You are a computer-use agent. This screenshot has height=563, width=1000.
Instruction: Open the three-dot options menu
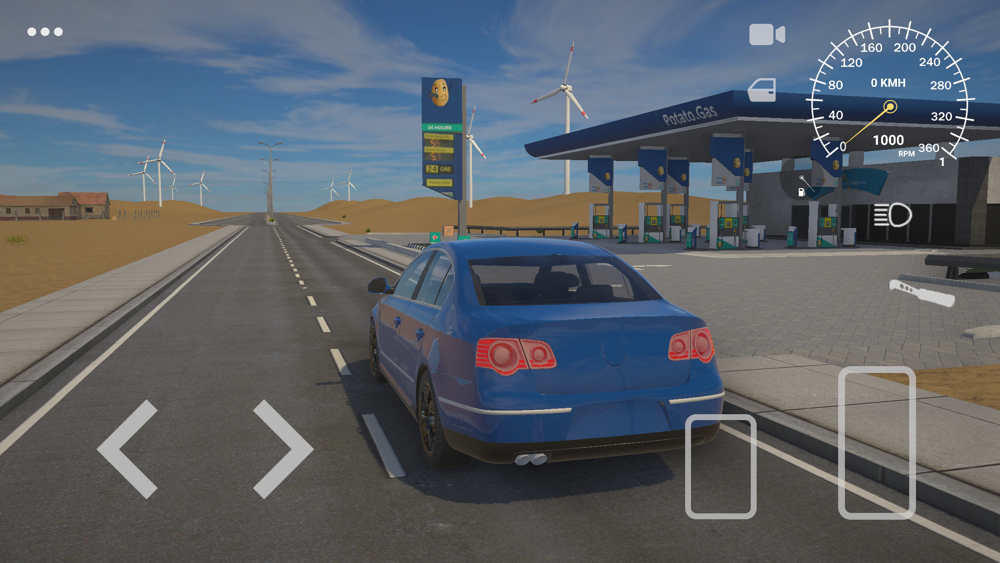(x=45, y=32)
